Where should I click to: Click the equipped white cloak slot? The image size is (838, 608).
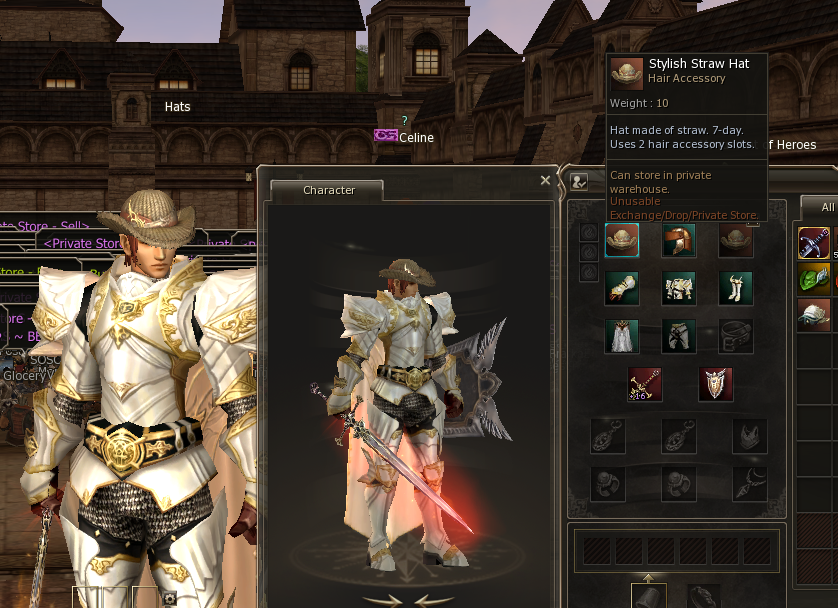pyautogui.click(x=622, y=336)
